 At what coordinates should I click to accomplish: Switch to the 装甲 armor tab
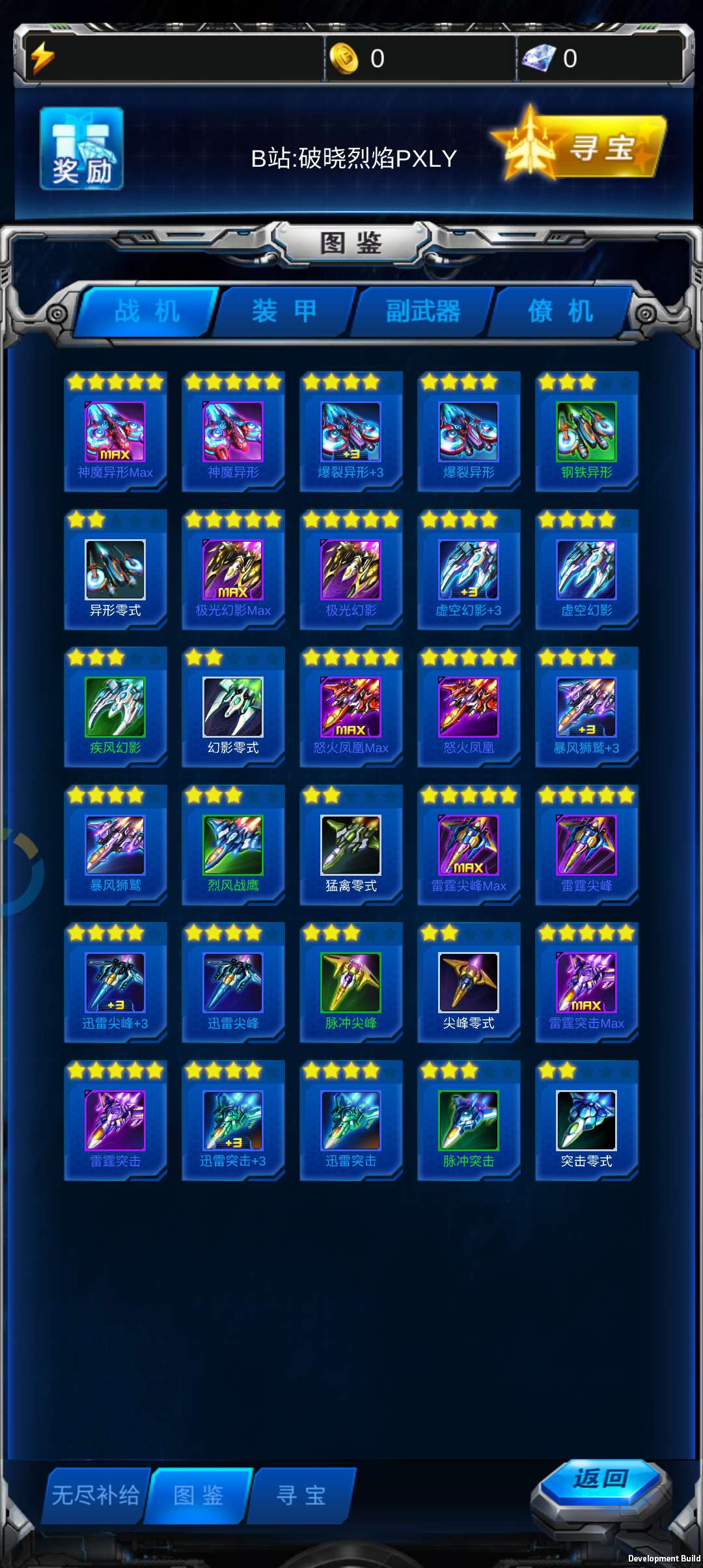tap(284, 311)
